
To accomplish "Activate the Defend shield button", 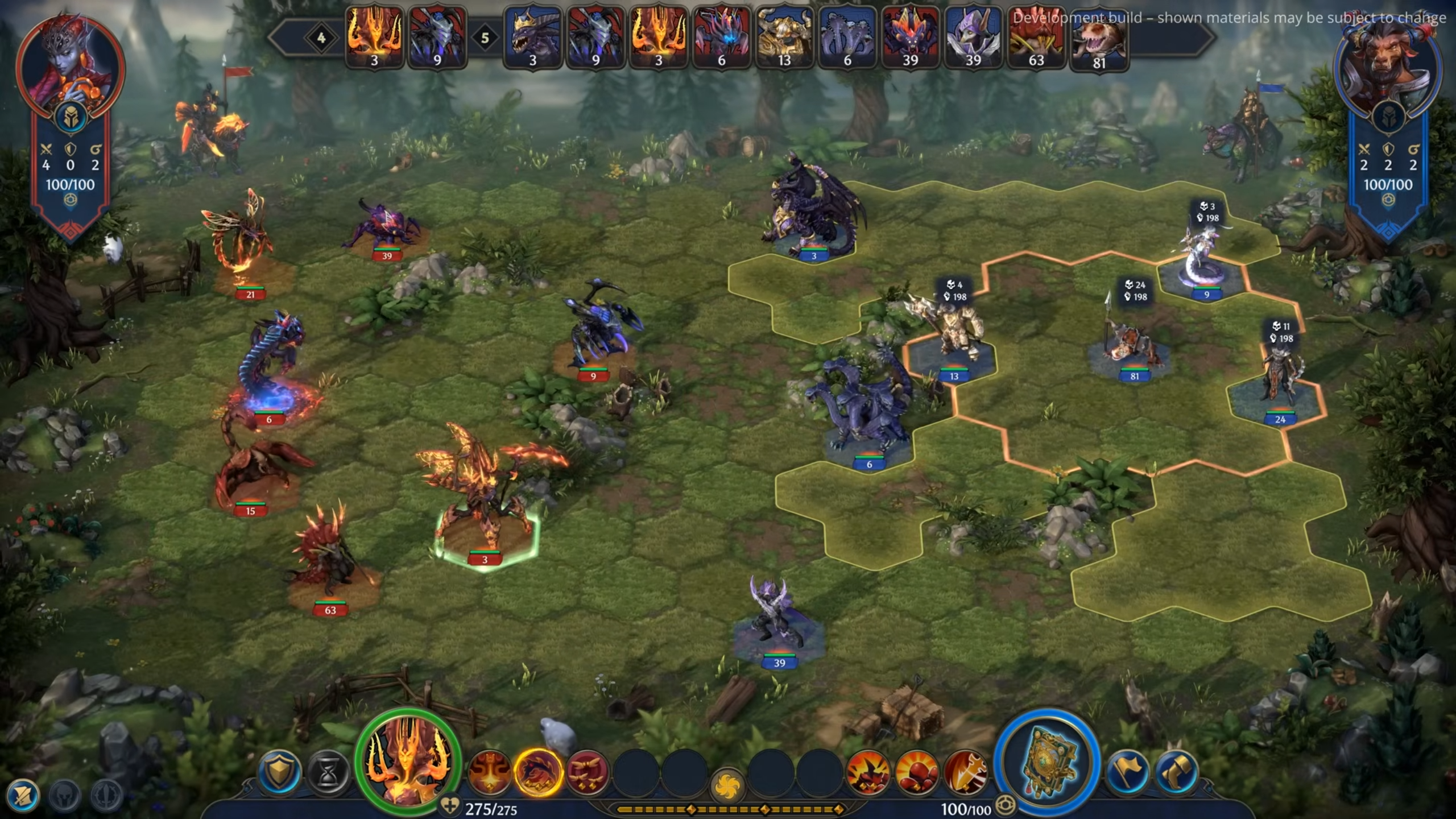I will [279, 772].
